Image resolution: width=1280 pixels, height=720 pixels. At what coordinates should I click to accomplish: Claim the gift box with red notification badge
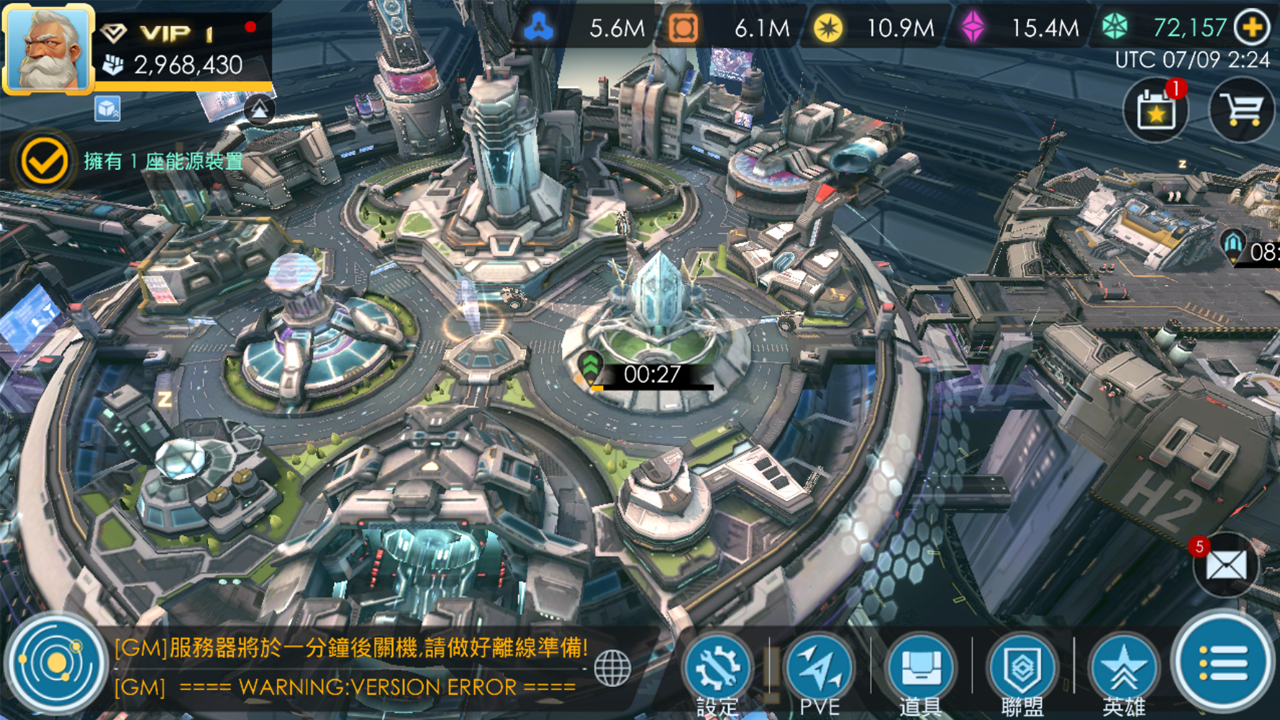point(1154,108)
